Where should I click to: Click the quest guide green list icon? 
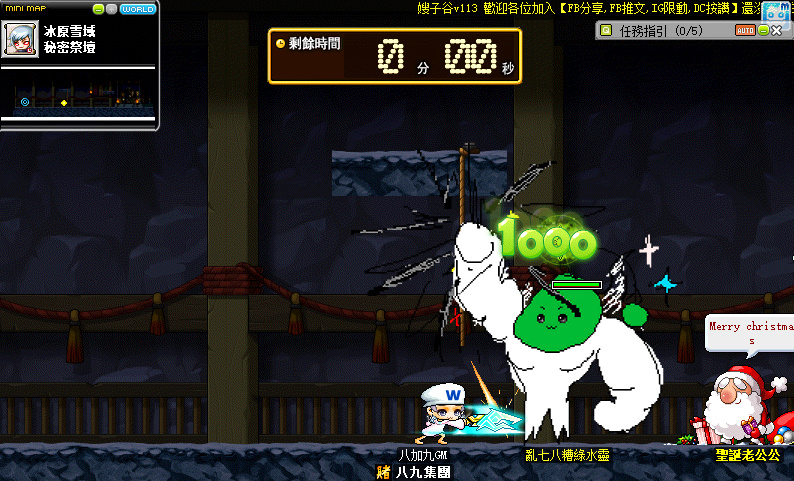(x=606, y=30)
